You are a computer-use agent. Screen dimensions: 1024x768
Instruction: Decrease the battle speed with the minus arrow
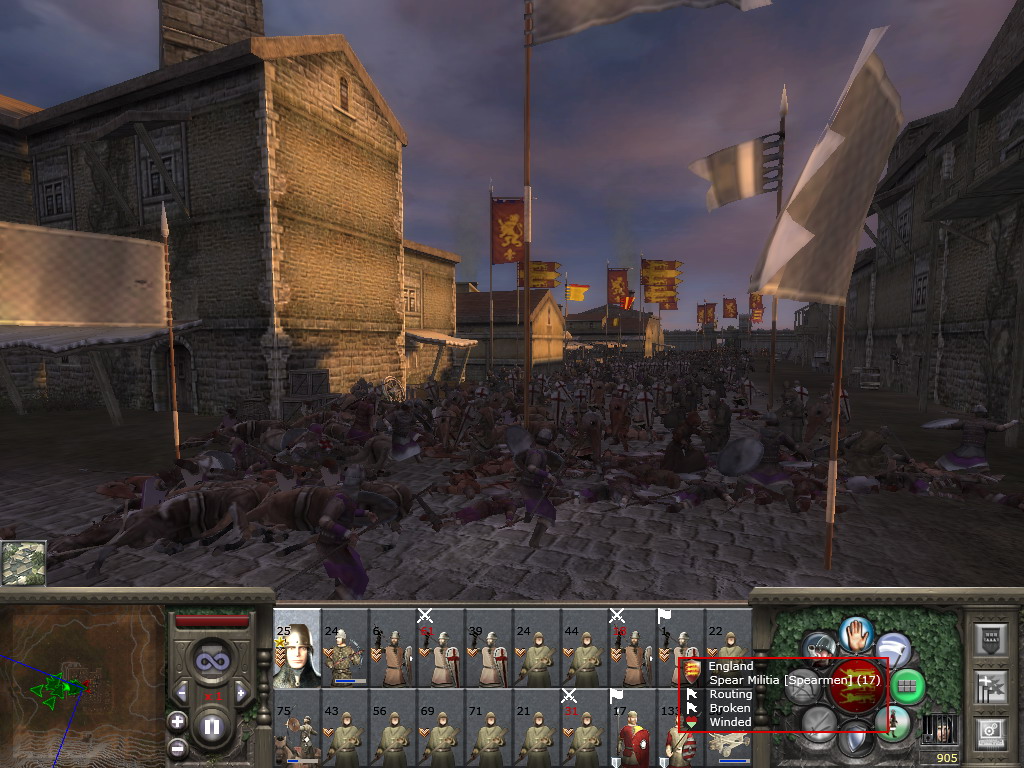[x=182, y=692]
